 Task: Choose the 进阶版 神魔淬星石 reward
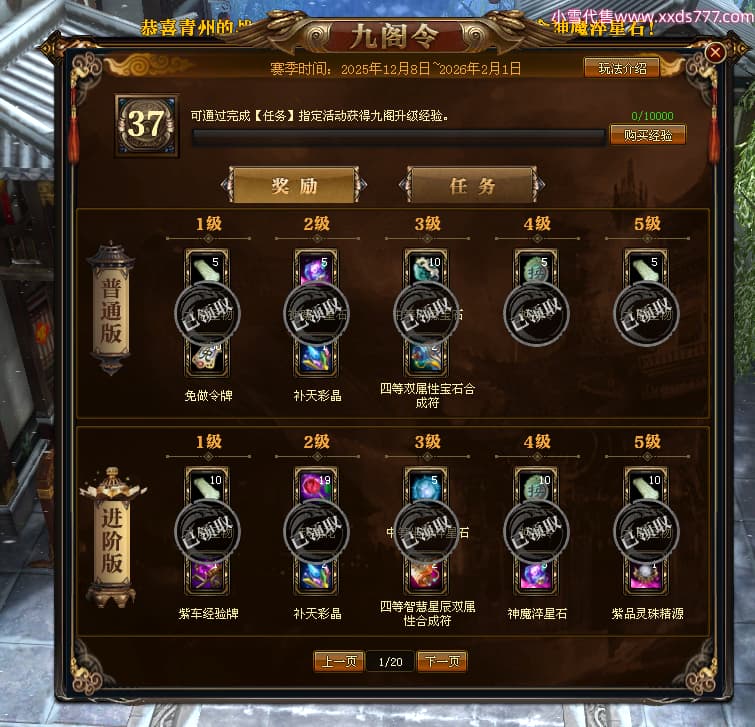point(537,530)
